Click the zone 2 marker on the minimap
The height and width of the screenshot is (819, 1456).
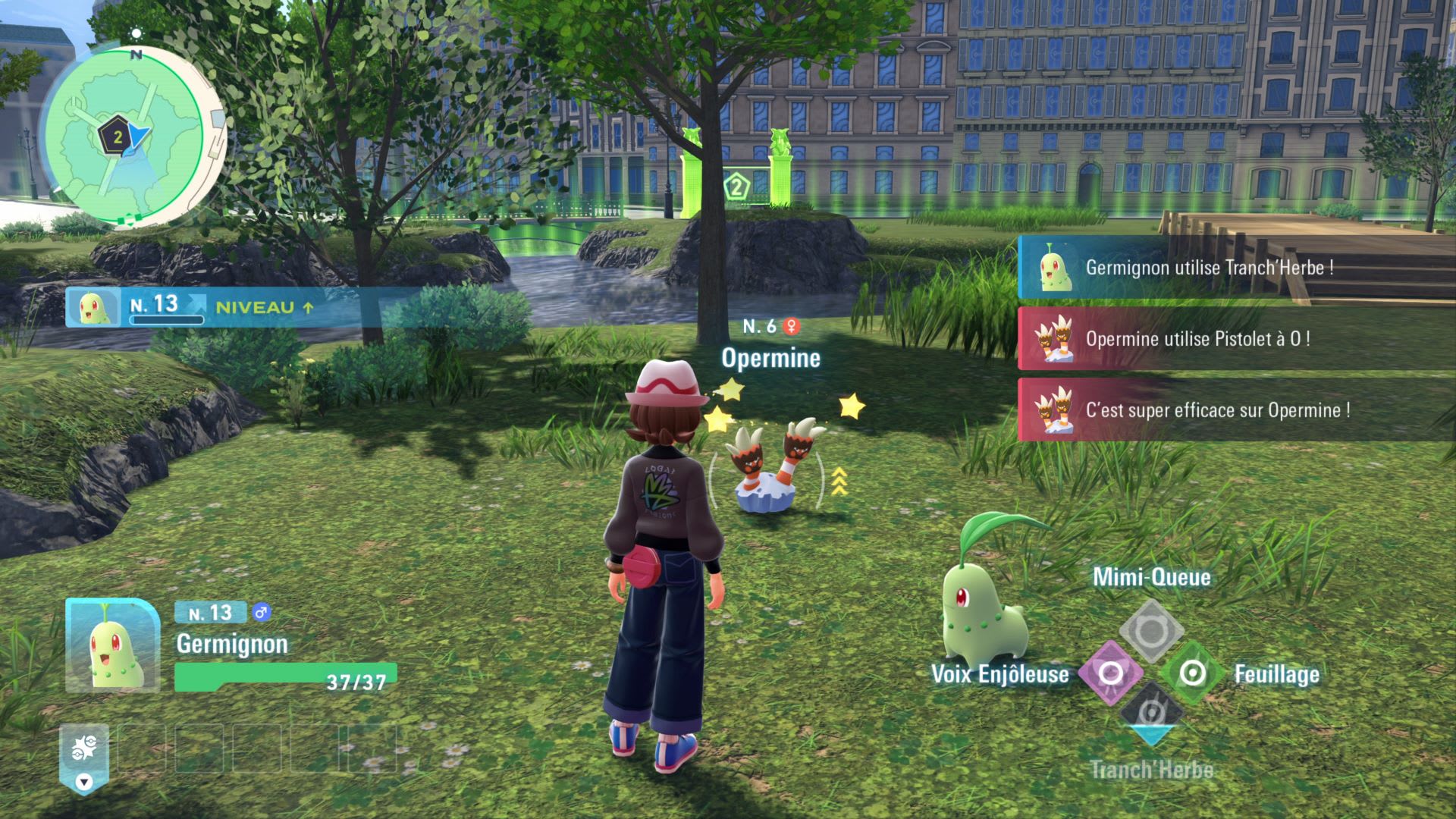point(117,138)
